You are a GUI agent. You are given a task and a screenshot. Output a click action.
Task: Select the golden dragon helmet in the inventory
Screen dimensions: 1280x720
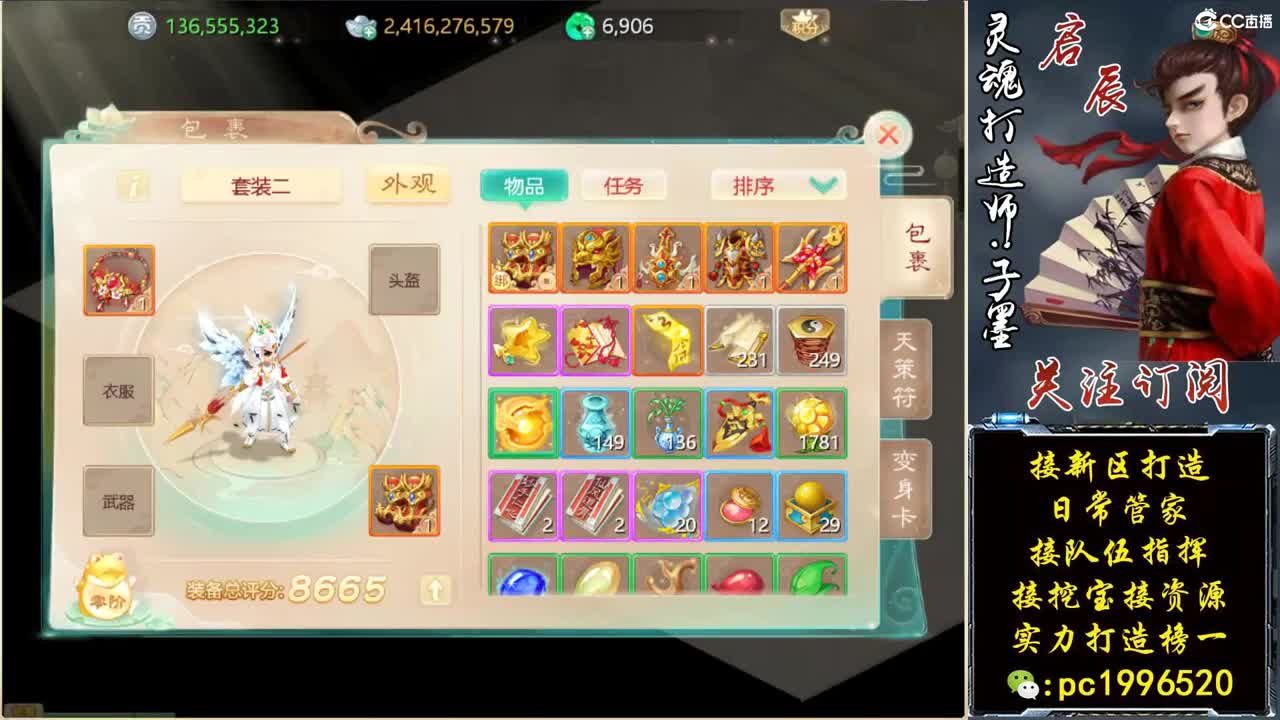point(596,256)
